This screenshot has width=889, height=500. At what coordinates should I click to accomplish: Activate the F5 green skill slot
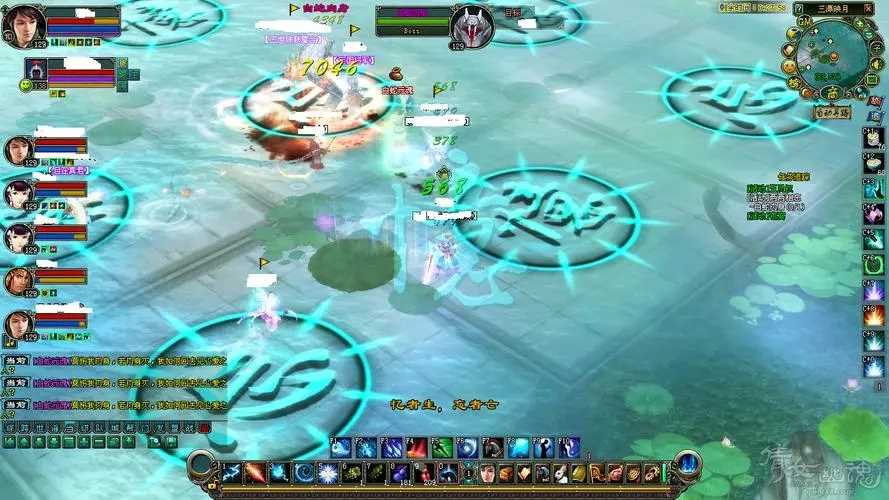click(441, 448)
